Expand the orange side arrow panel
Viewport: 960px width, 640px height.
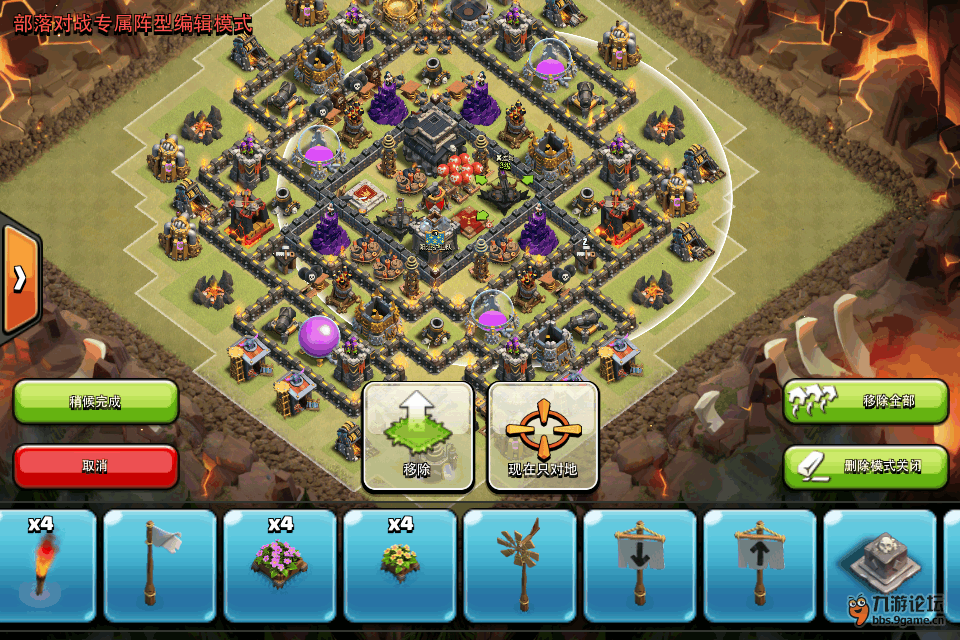[x=19, y=279]
